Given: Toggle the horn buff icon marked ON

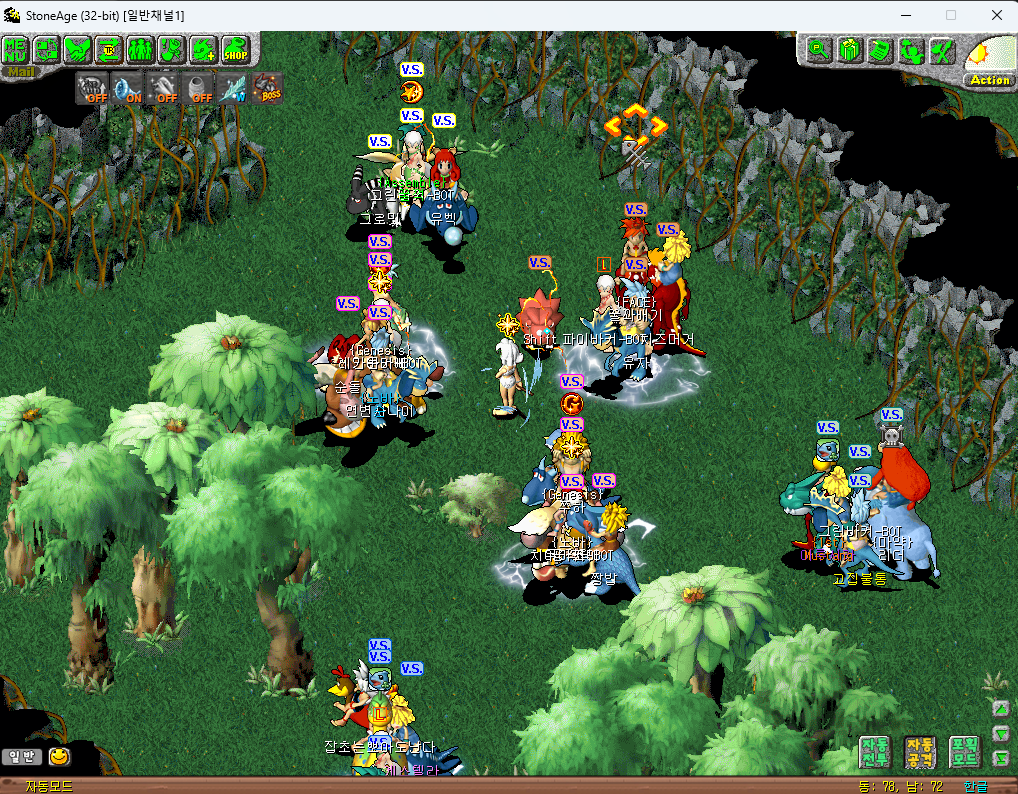Looking at the screenshot, I should (x=128, y=89).
